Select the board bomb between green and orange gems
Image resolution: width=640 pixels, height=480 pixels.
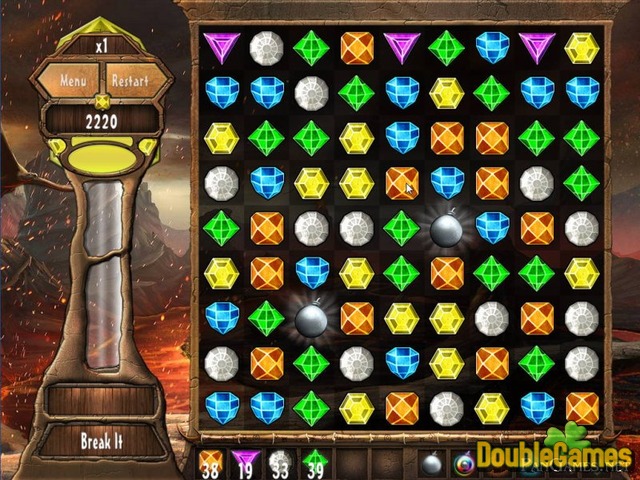(x=312, y=318)
